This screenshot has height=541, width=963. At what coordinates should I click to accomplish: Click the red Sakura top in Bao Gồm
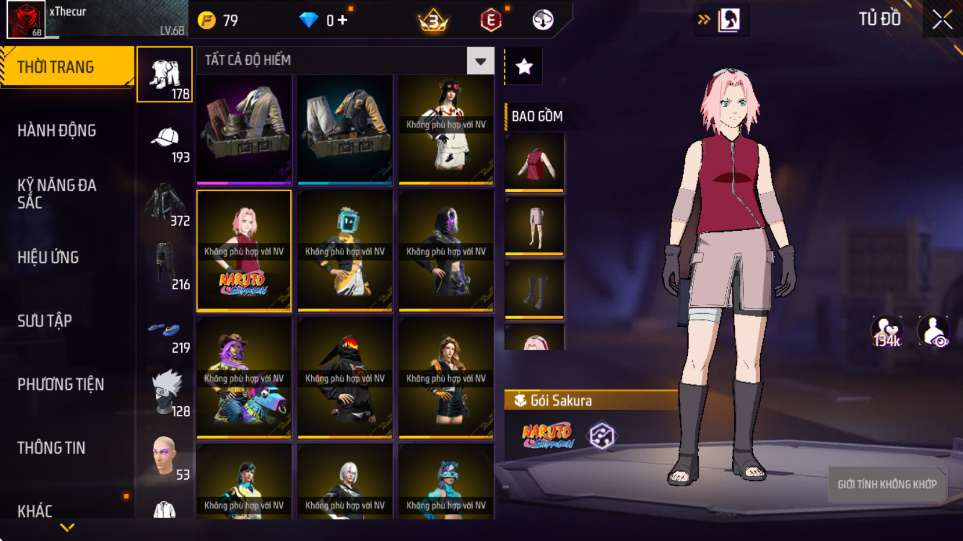pyautogui.click(x=534, y=161)
